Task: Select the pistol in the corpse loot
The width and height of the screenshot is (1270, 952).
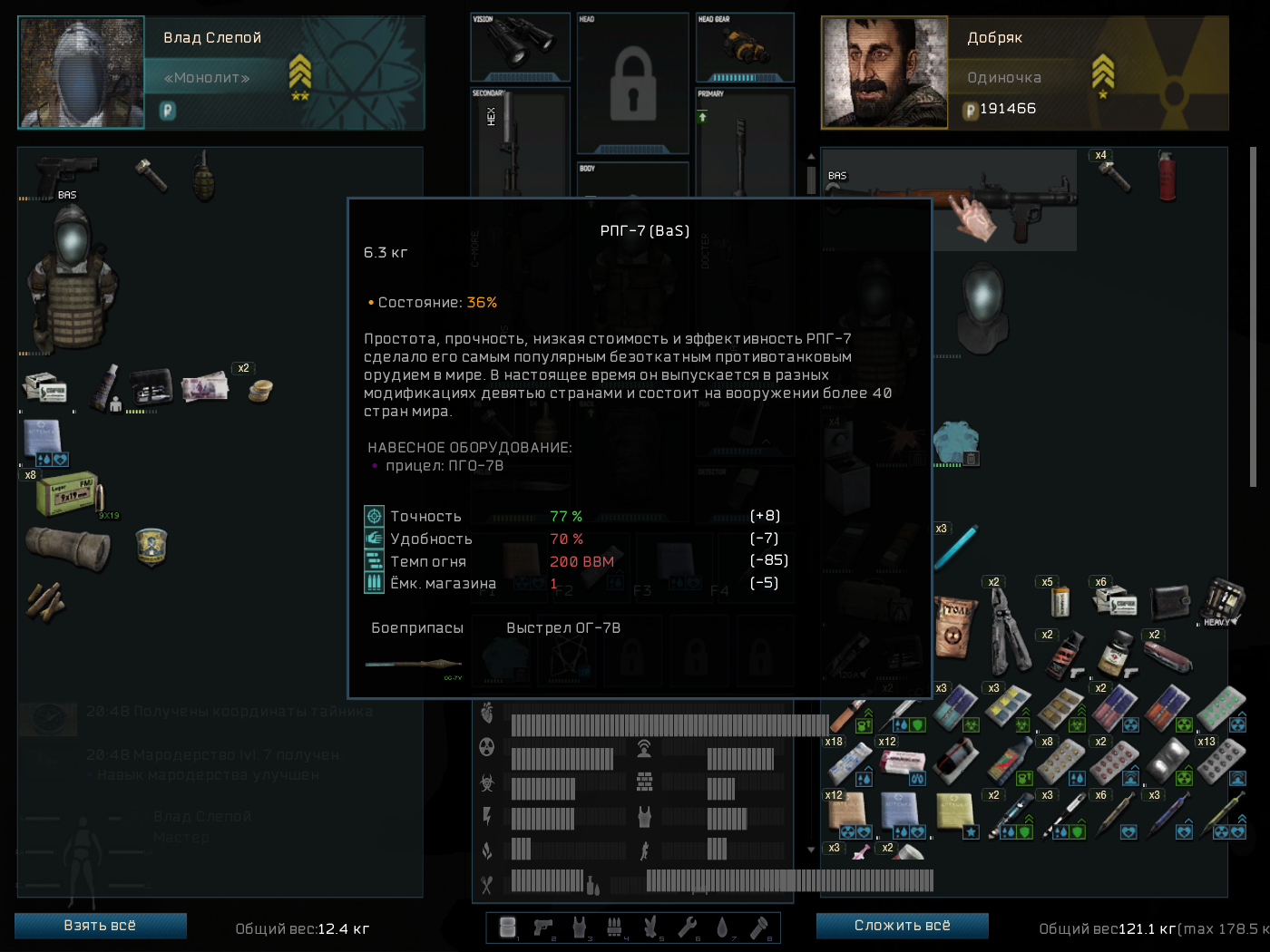Action: coord(65,171)
